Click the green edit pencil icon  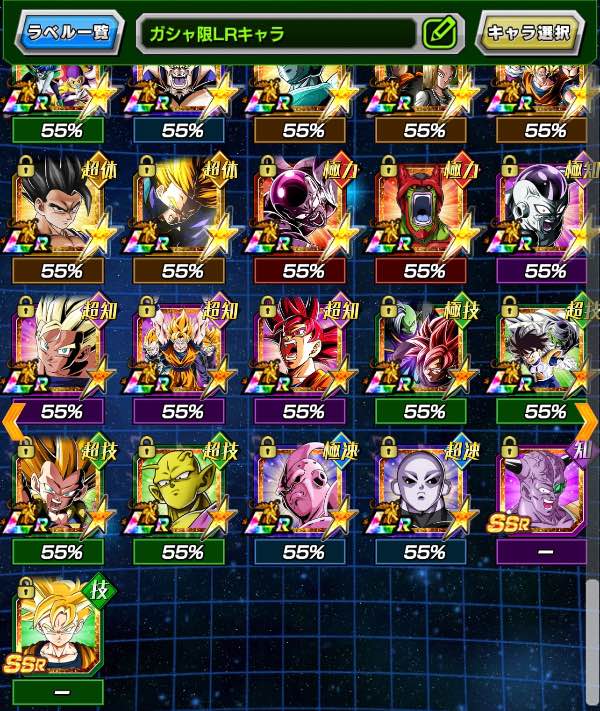pos(439,33)
